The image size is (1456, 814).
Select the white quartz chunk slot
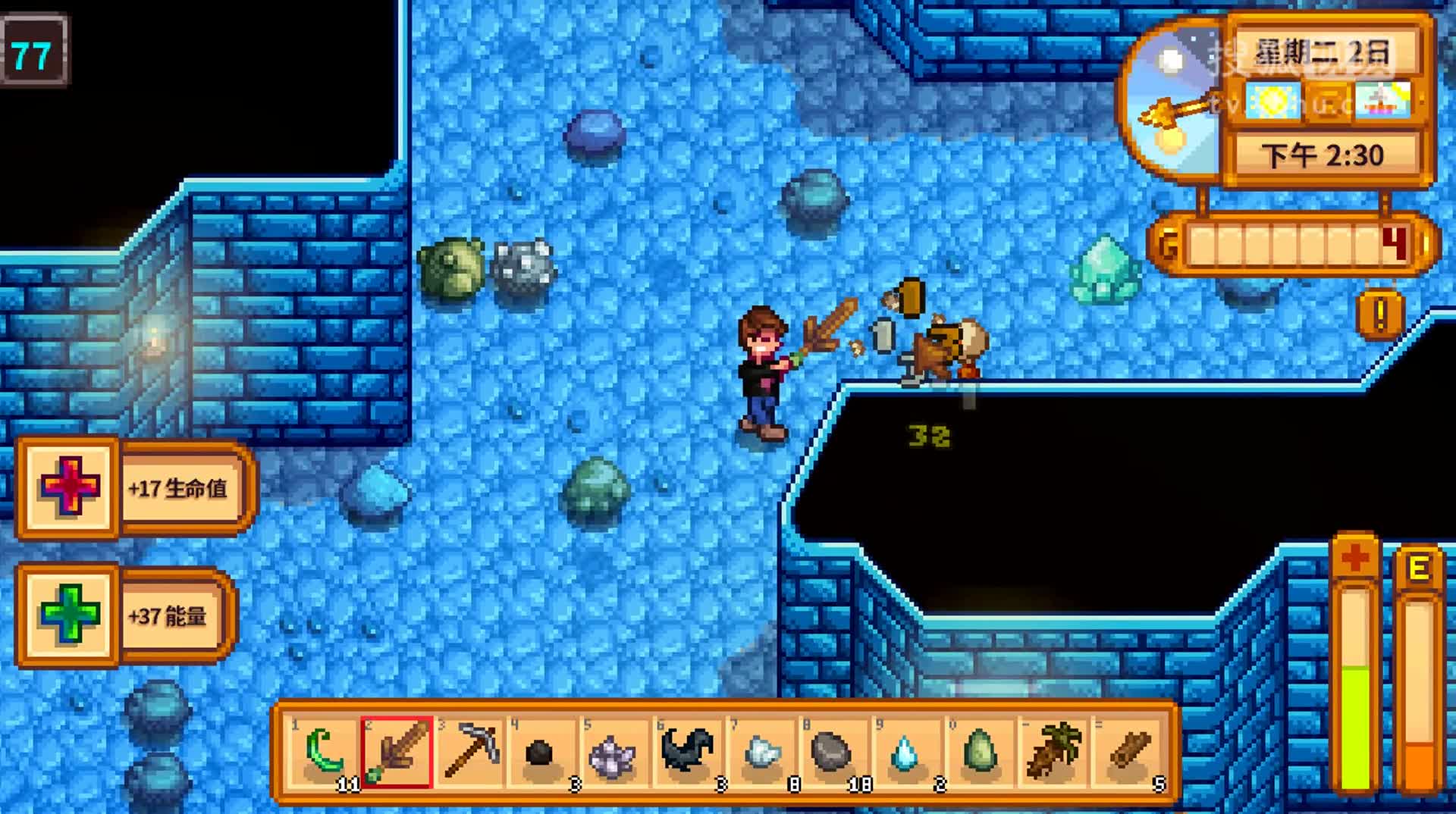point(761,753)
